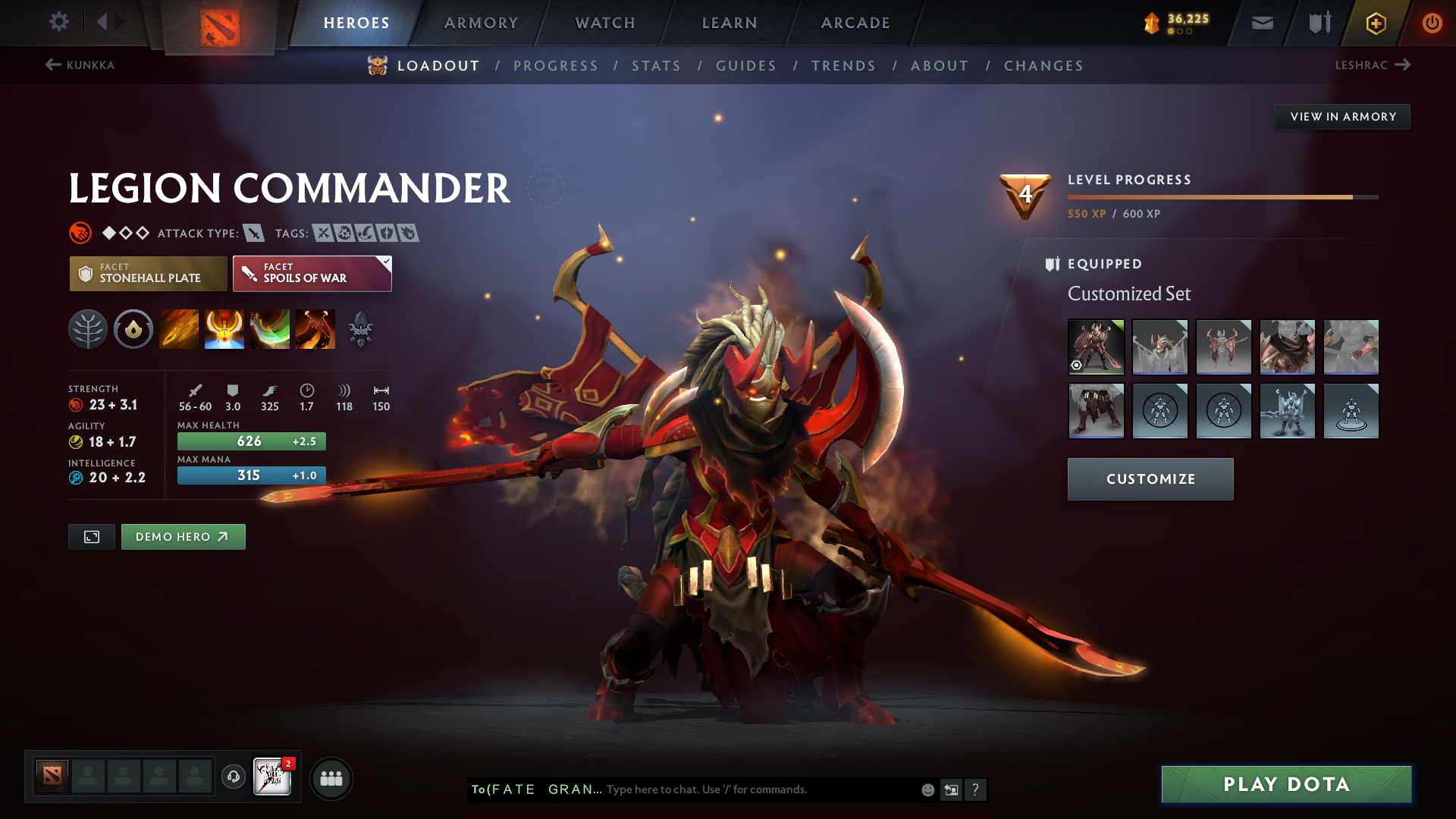
Task: Open the ARCADE menu
Action: 855,22
